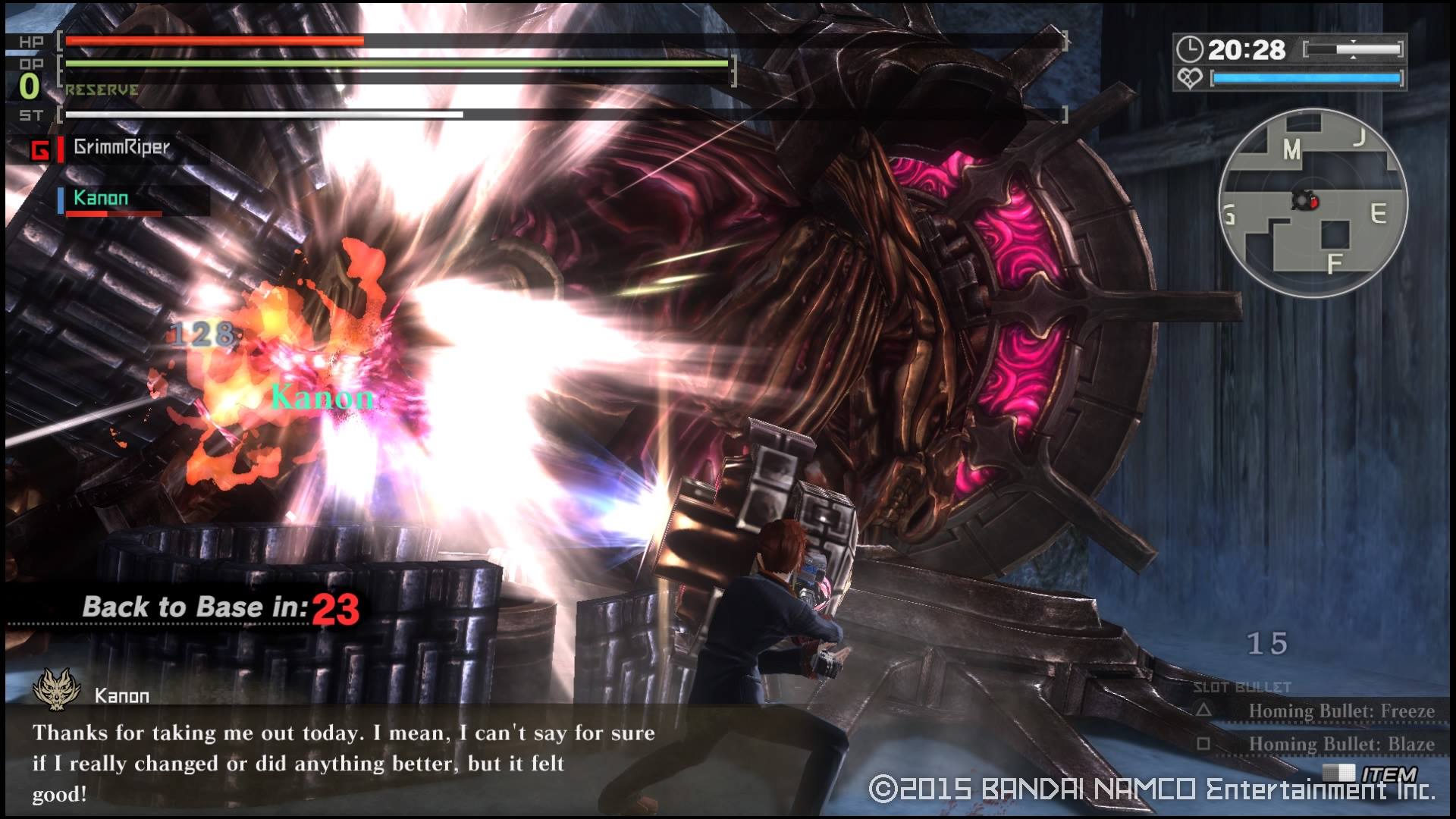Select Homing Bullet: Freeze slot
1456x819 pixels.
(x=1340, y=711)
